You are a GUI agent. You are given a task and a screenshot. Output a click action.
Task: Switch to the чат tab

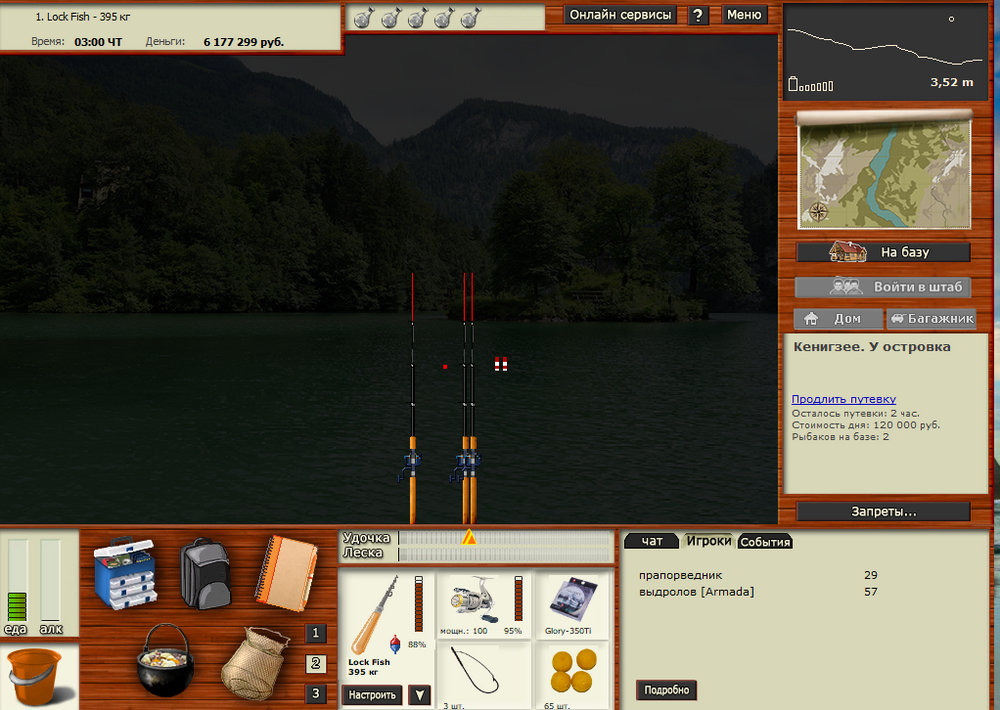click(x=652, y=541)
